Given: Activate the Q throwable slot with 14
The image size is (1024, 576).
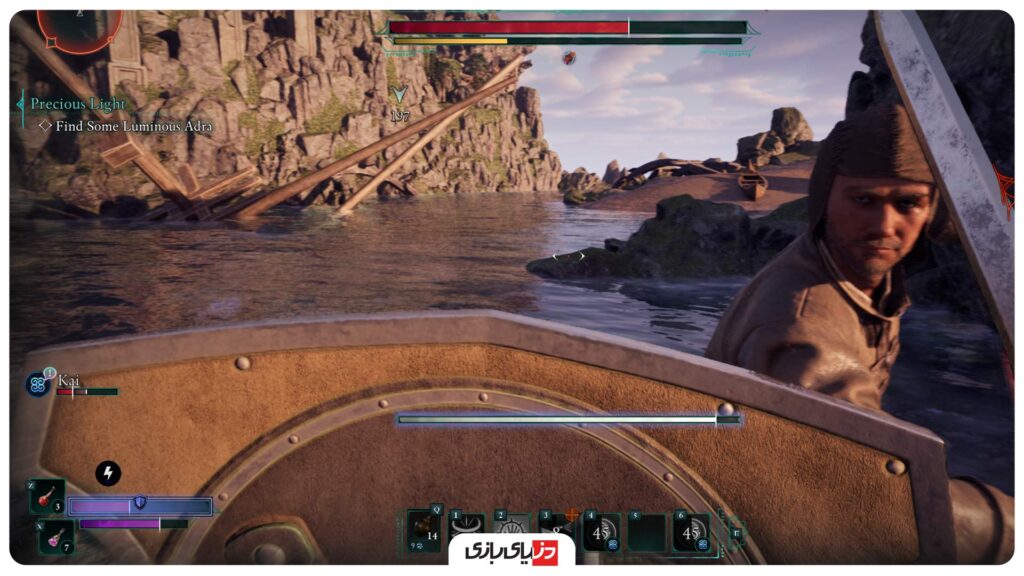Looking at the screenshot, I should pyautogui.click(x=423, y=531).
